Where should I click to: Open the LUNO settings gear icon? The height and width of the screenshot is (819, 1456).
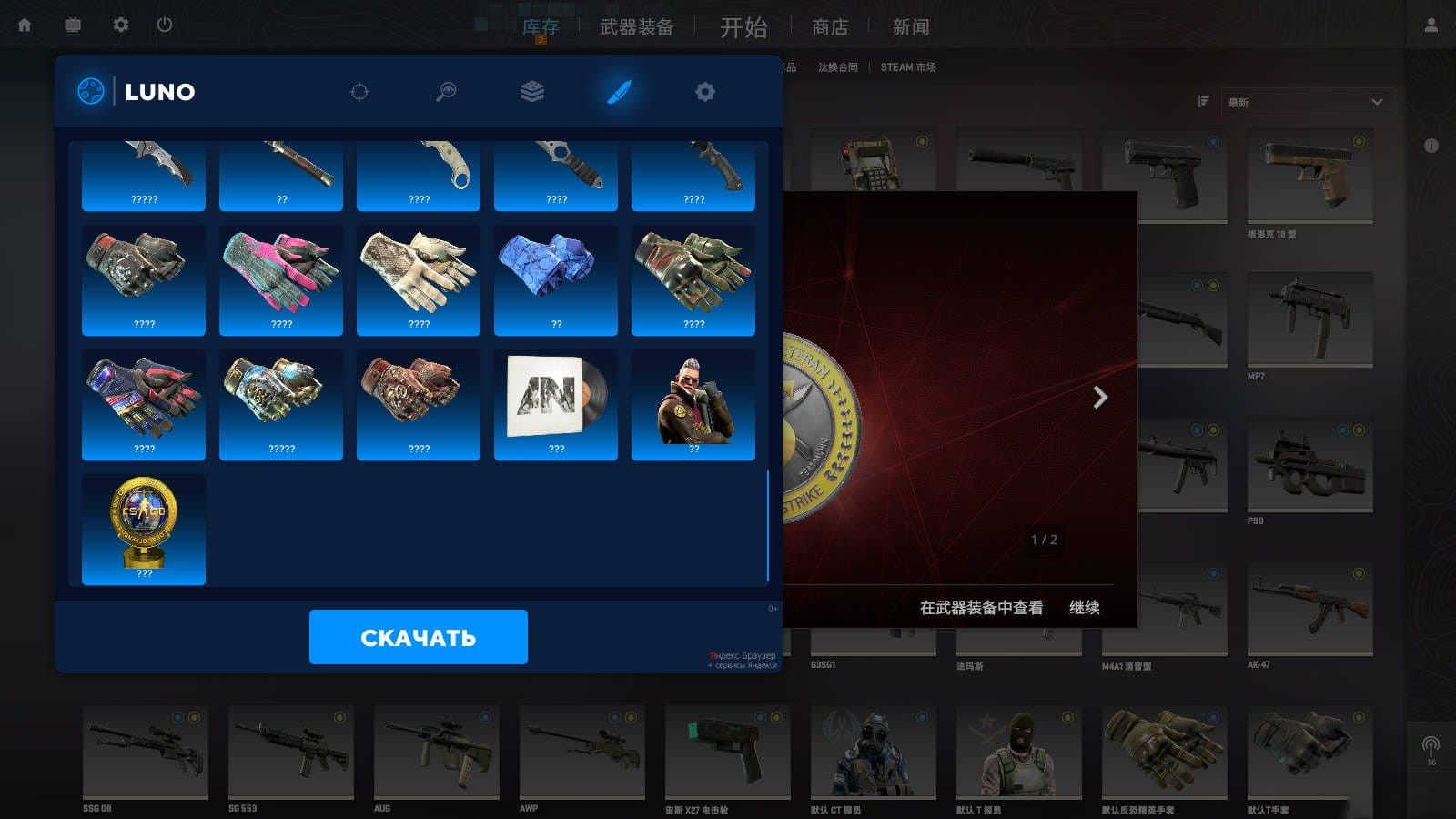click(x=704, y=92)
